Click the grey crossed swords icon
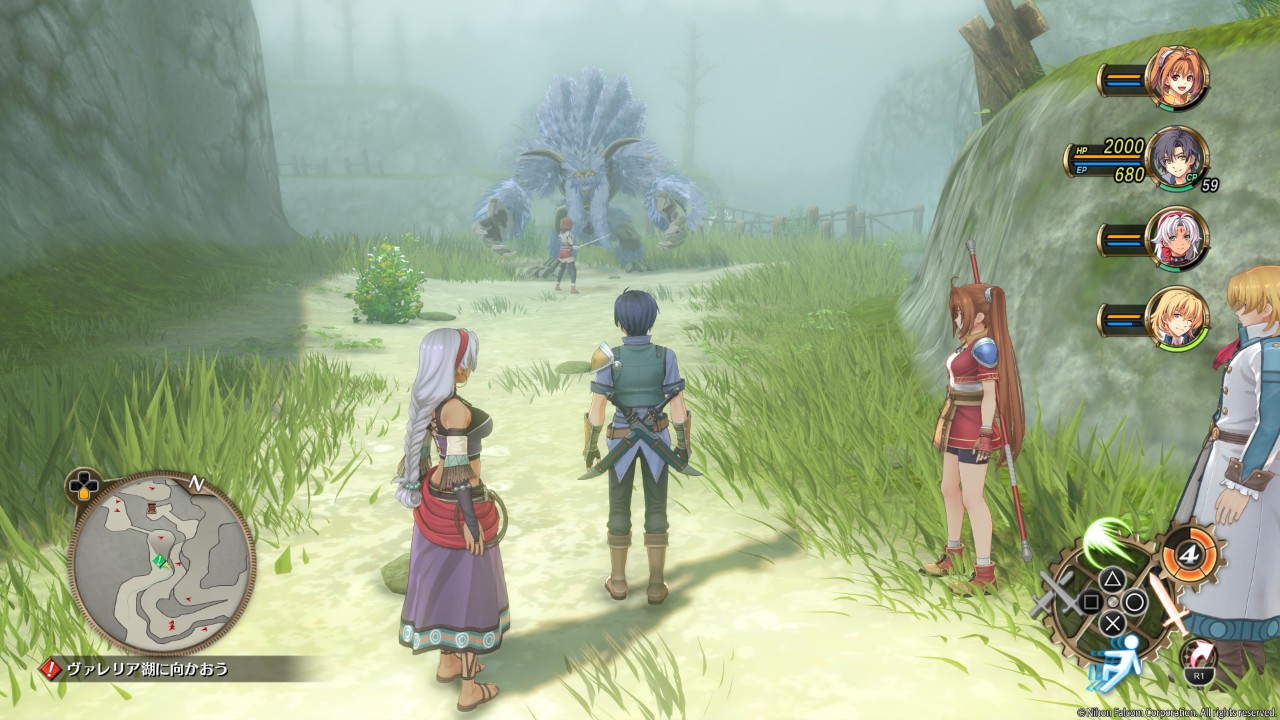 point(1056,598)
